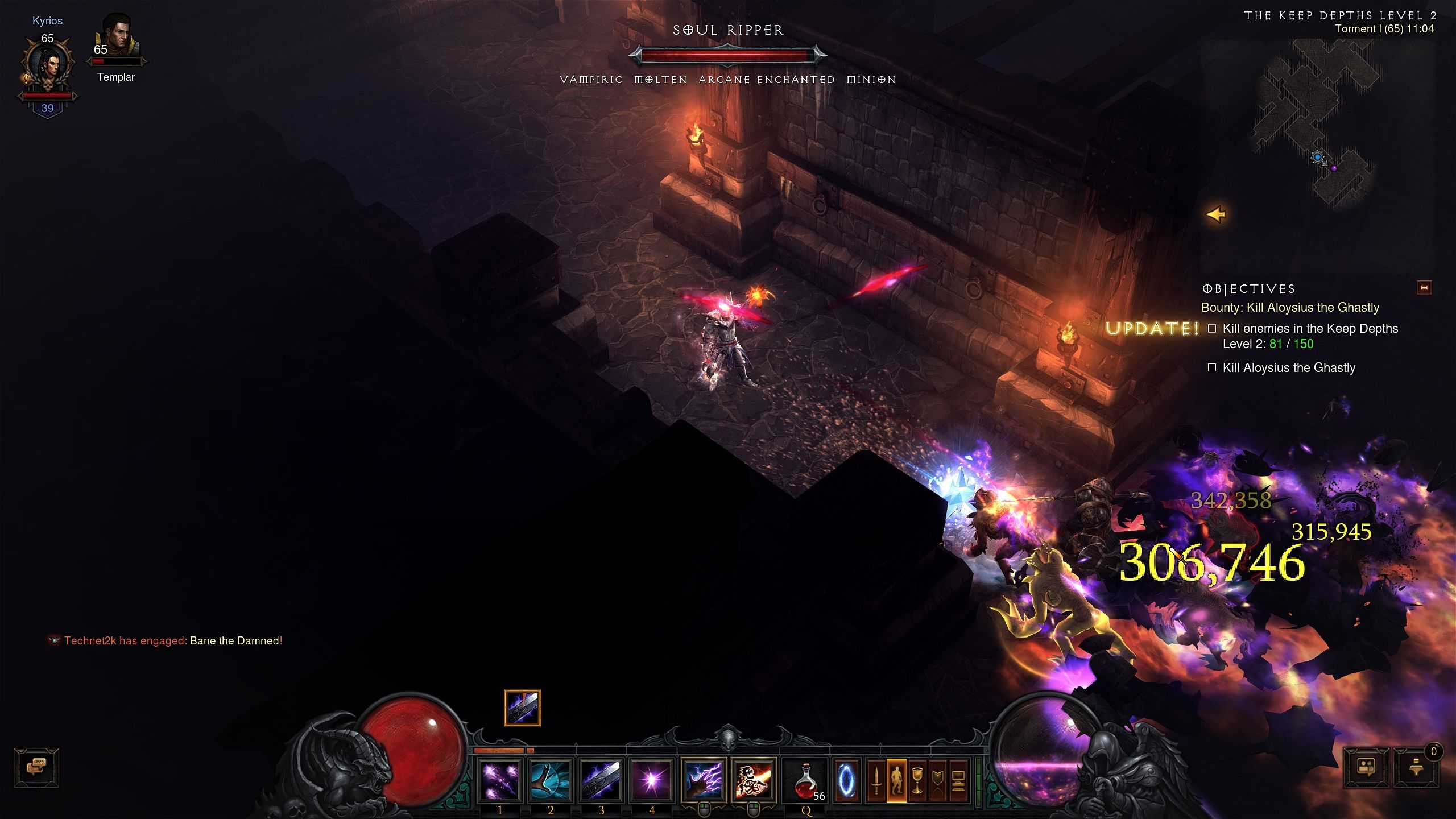Open the game menu computer icon

coord(958,780)
